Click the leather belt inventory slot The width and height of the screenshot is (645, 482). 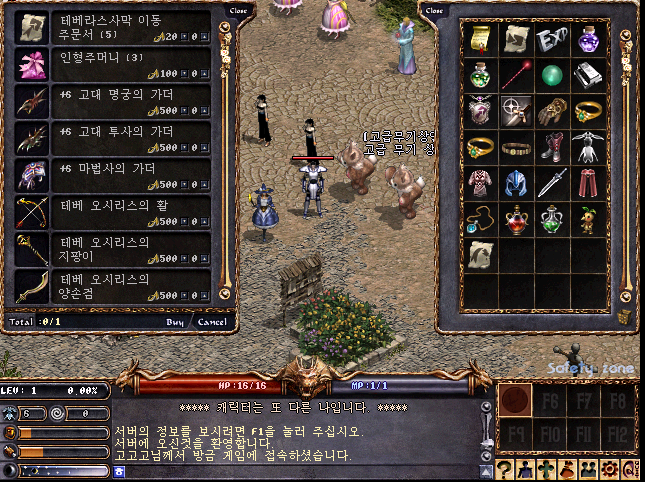(515, 148)
